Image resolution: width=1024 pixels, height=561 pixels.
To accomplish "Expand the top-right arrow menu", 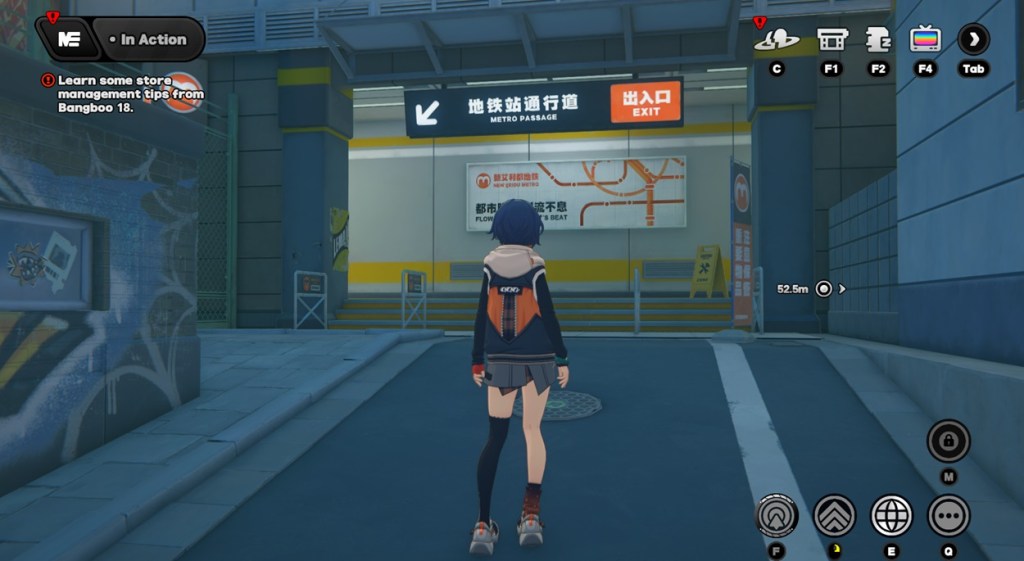I will 973,40.
